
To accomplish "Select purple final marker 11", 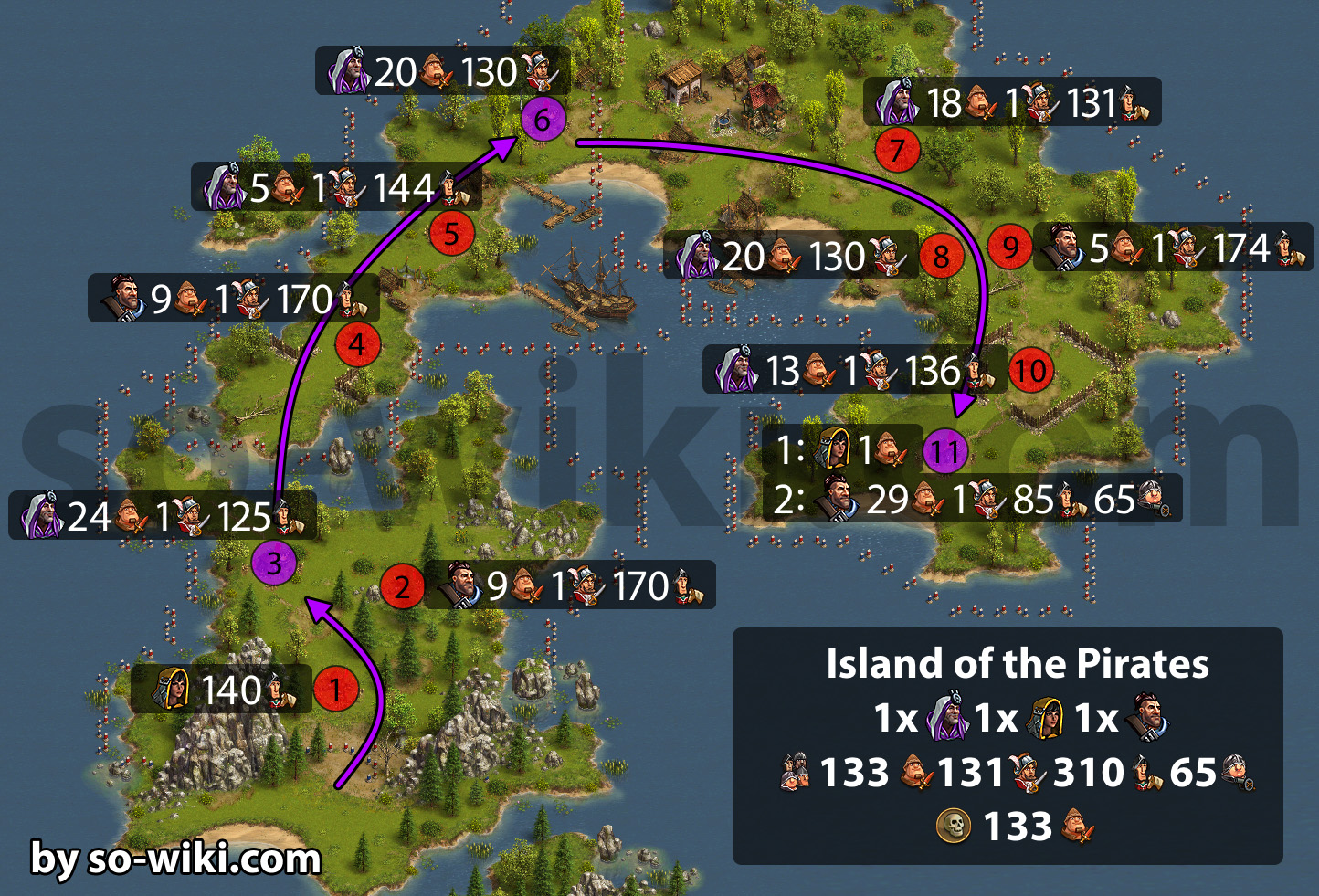I will pos(945,451).
